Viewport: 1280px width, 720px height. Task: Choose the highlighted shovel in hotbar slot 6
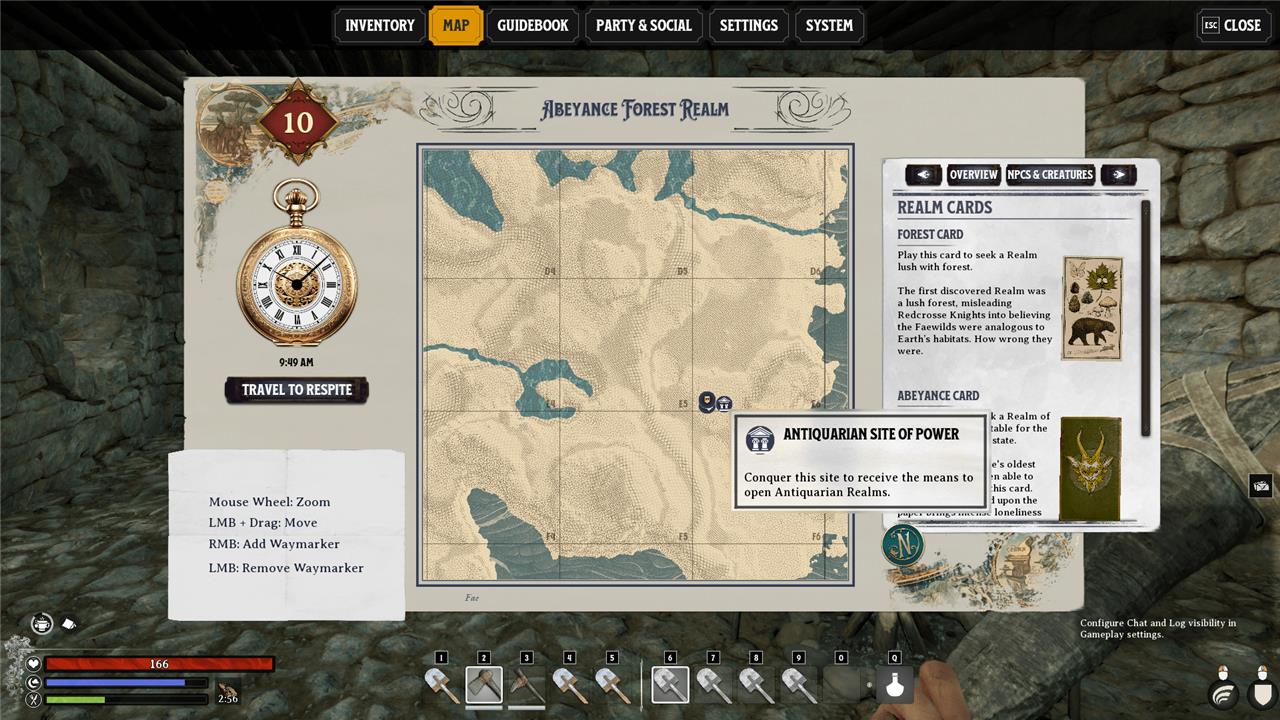[x=670, y=685]
